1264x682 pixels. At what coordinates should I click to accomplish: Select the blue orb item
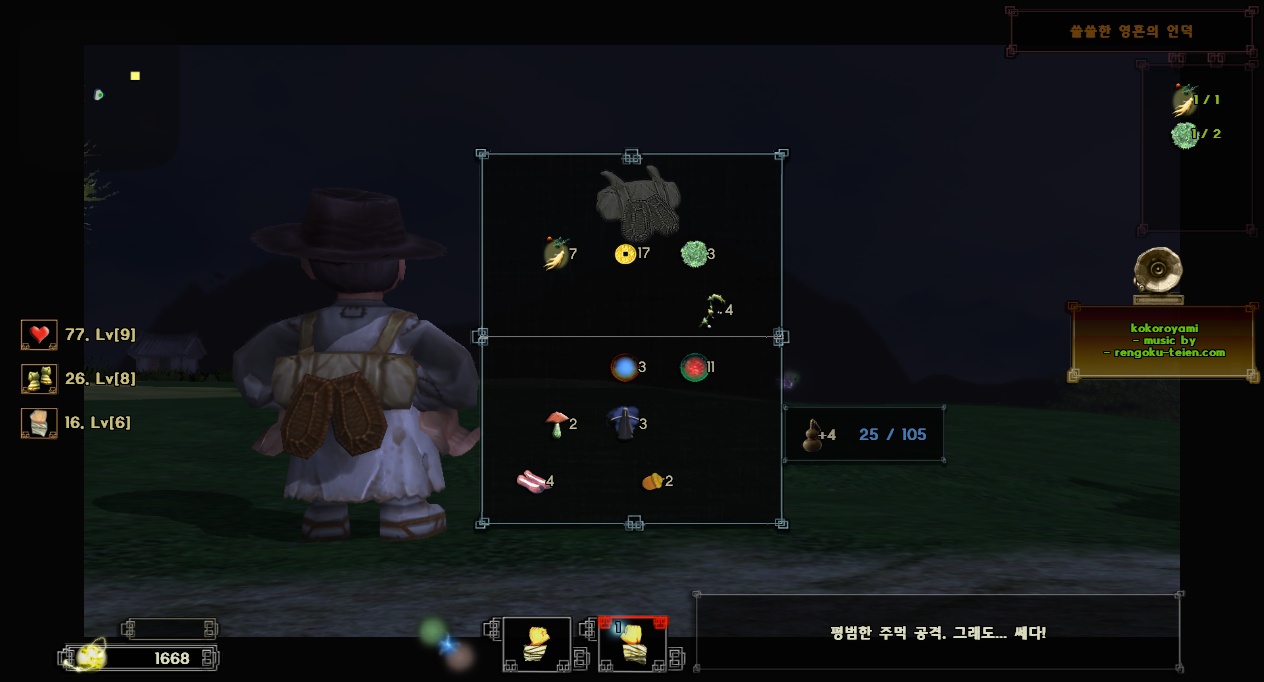point(624,367)
